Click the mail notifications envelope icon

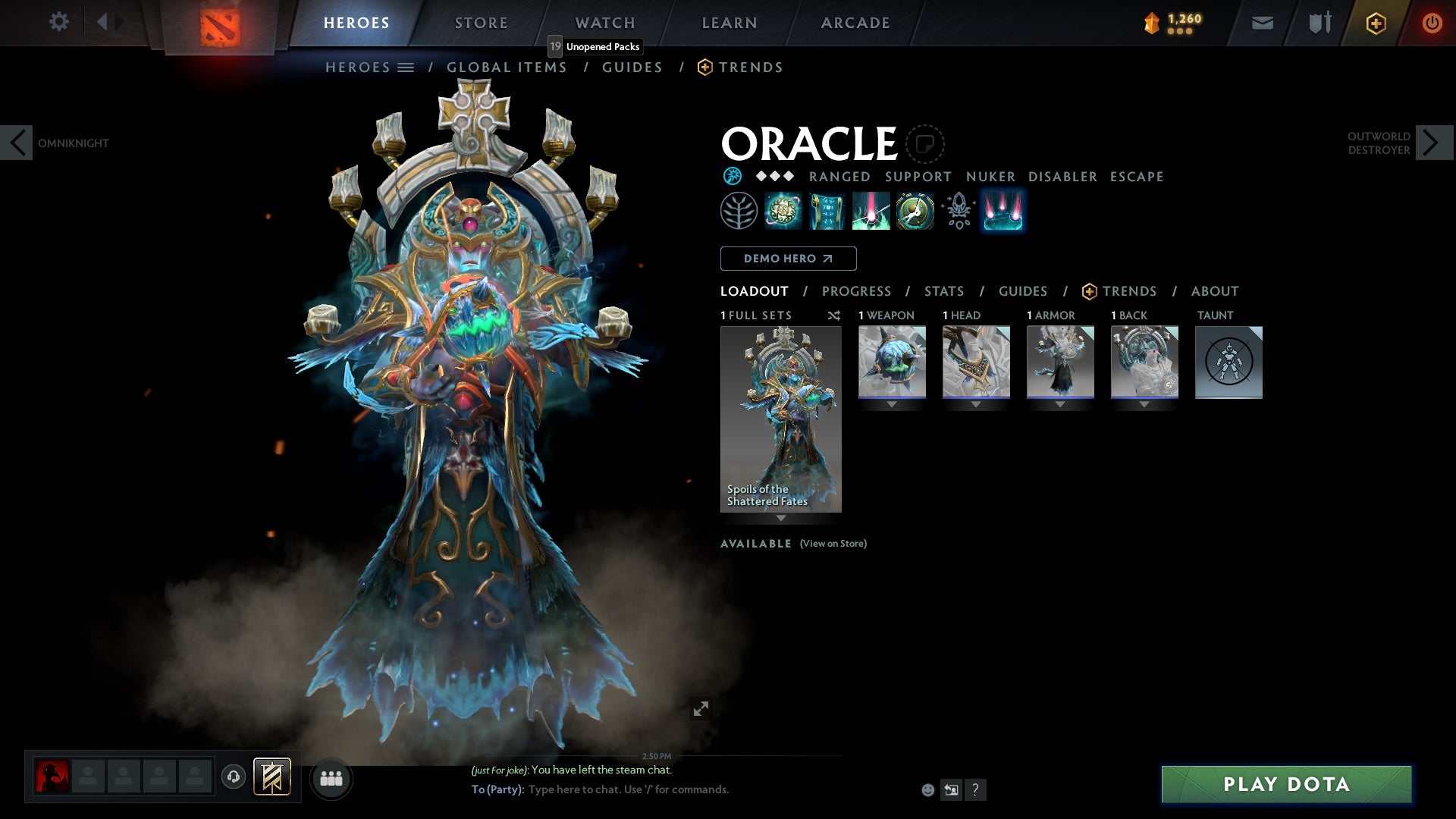[1262, 22]
